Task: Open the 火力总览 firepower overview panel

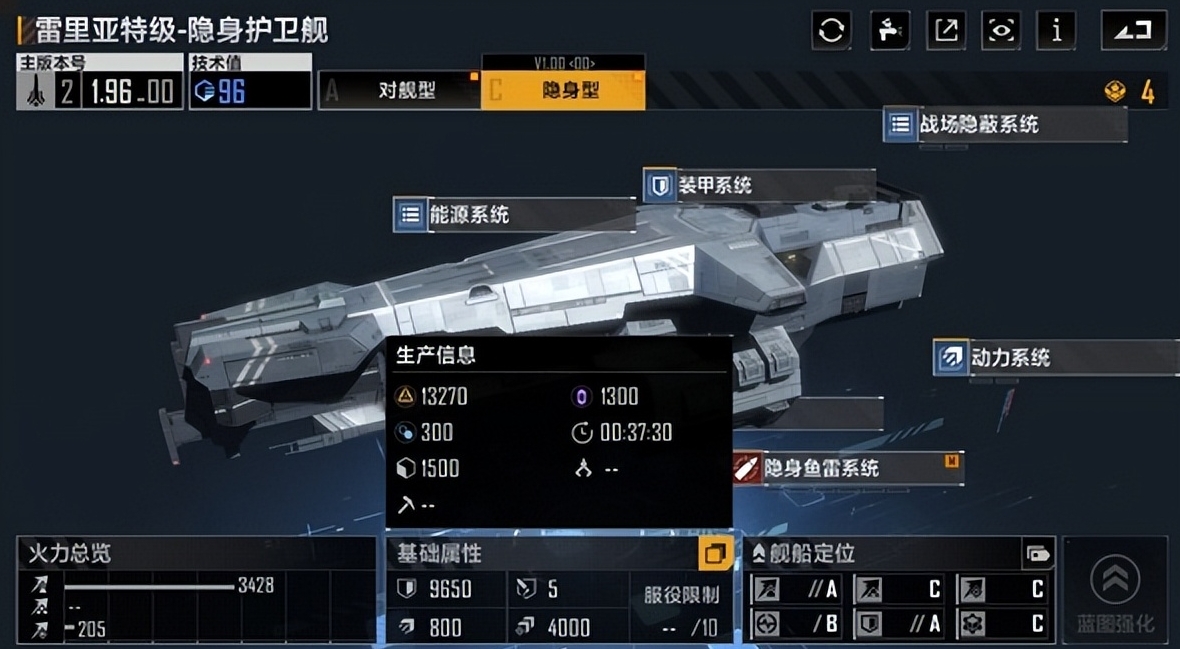Action: coord(196,590)
